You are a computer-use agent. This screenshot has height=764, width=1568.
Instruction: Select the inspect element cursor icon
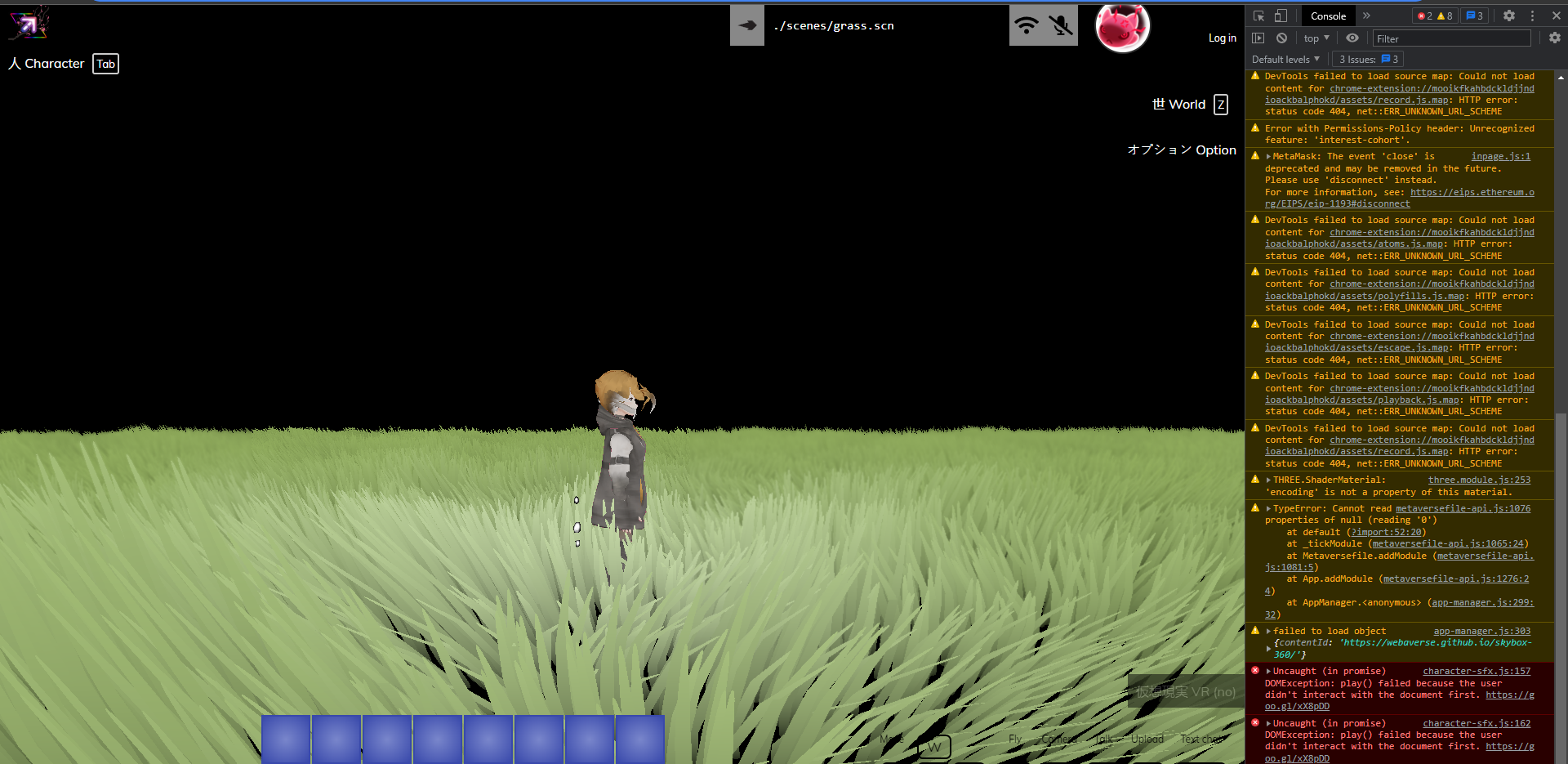tap(1258, 16)
